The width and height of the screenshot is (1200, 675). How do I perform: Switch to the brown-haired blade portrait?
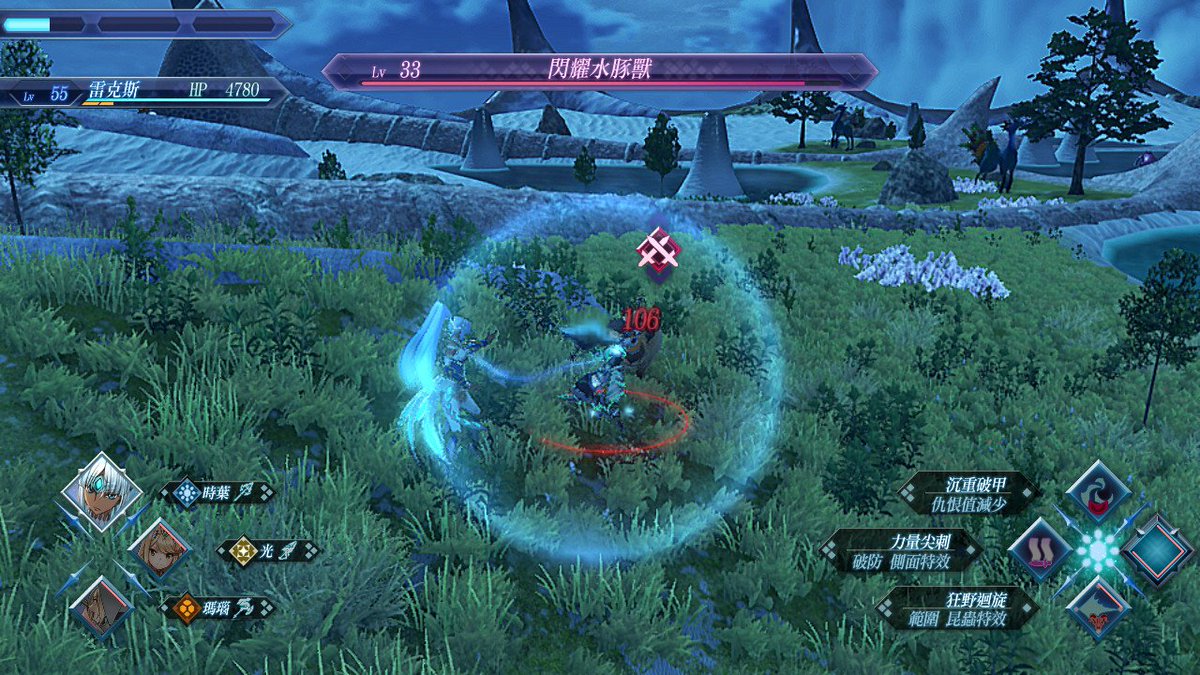click(101, 607)
